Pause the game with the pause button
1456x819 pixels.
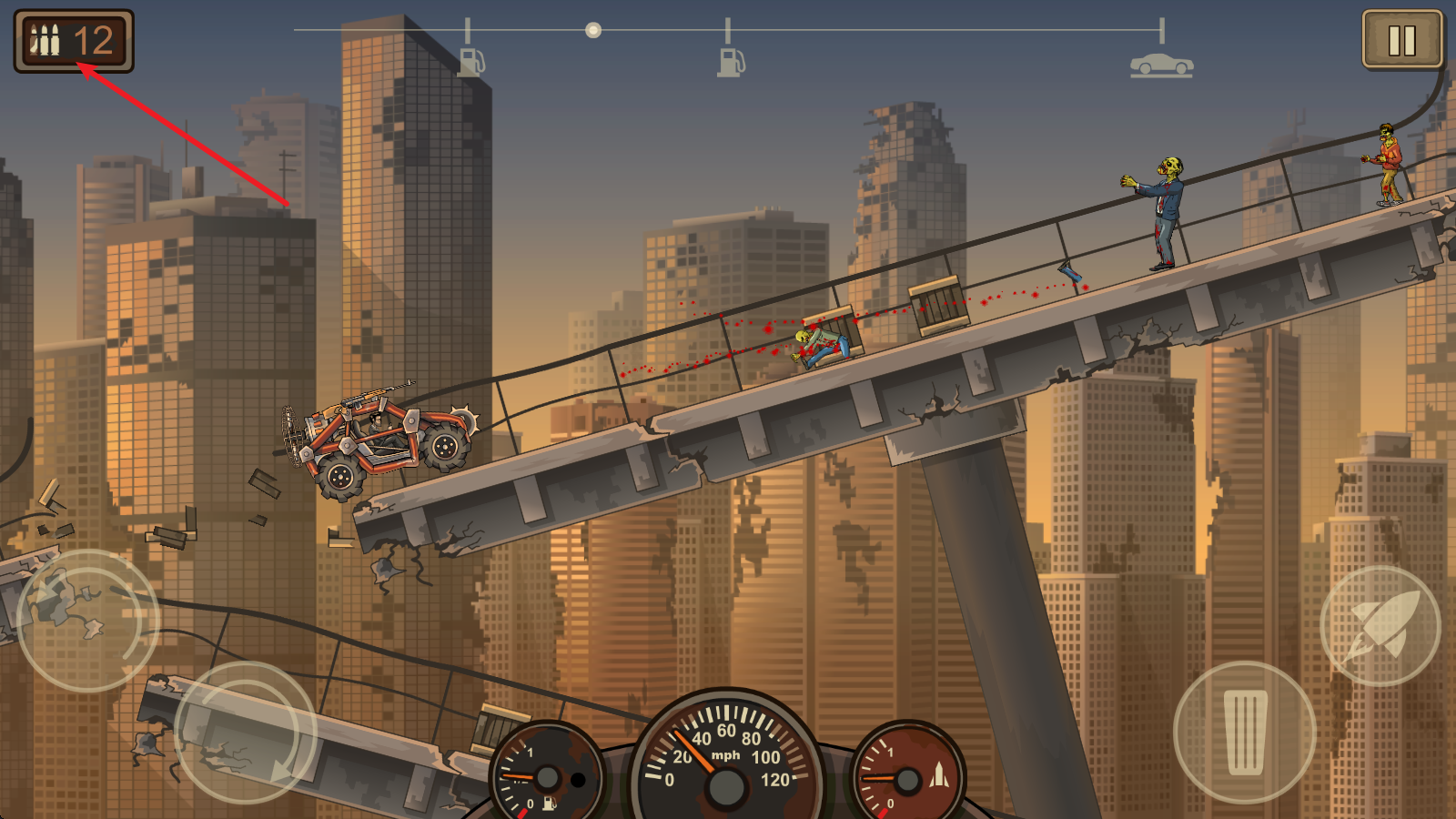(1401, 40)
